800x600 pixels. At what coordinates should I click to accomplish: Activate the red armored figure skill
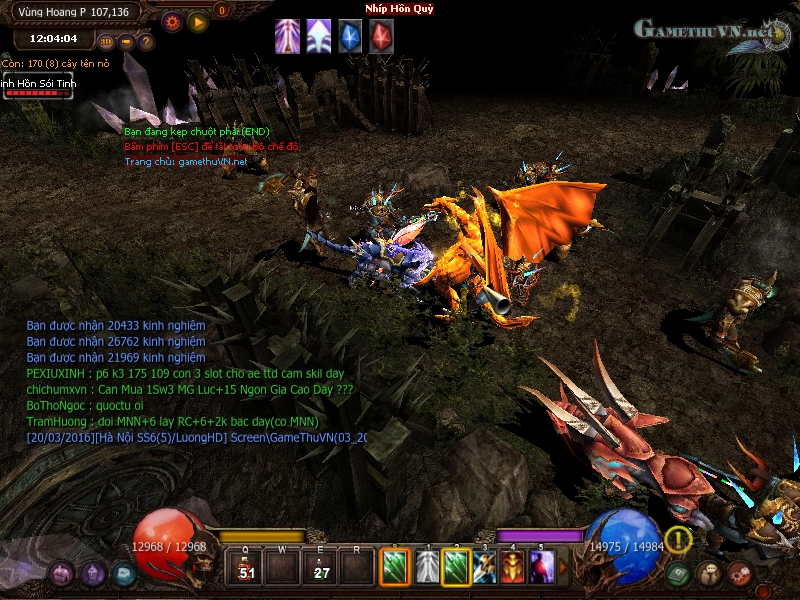coord(513,568)
